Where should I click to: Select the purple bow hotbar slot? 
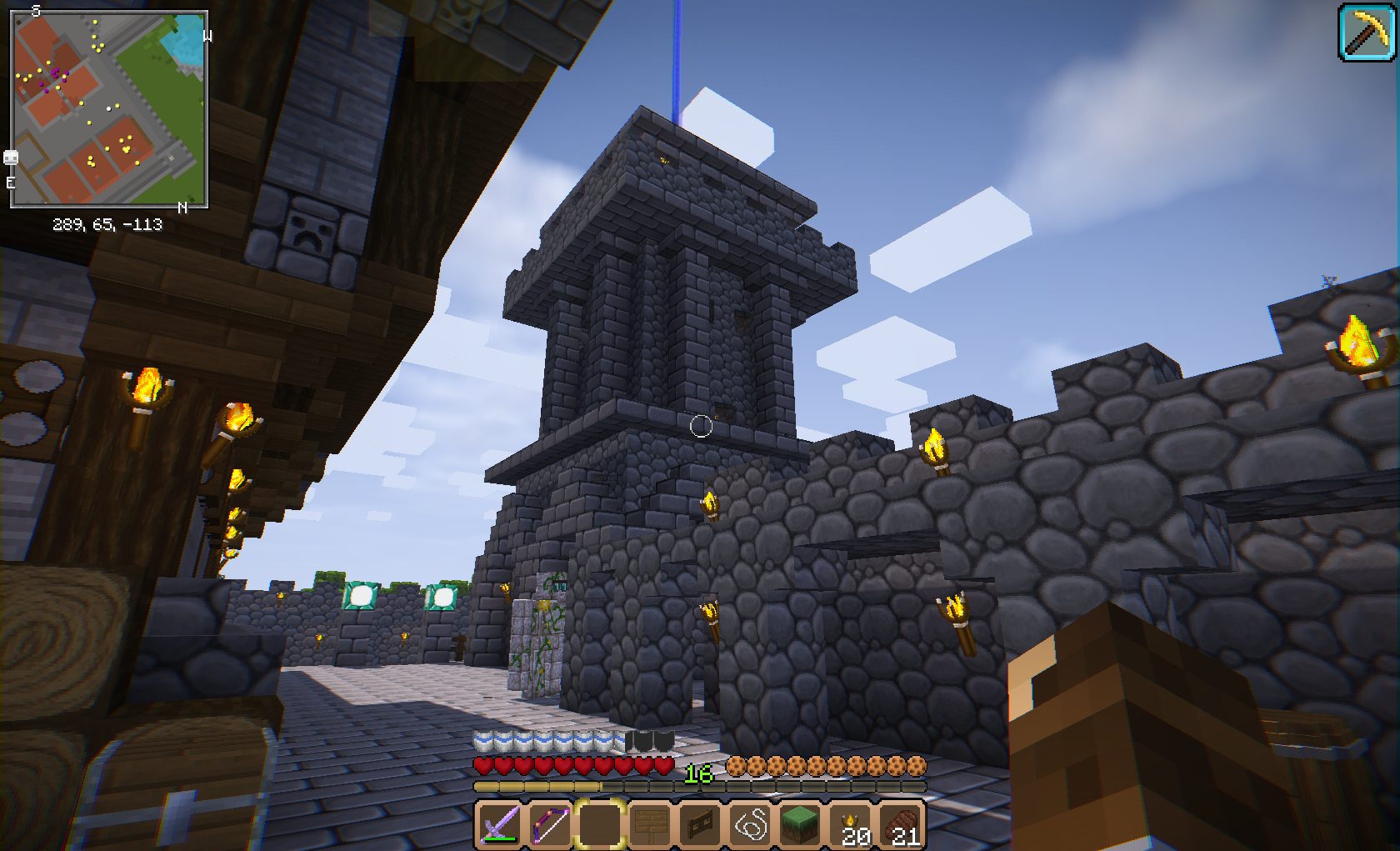pyautogui.click(x=549, y=824)
